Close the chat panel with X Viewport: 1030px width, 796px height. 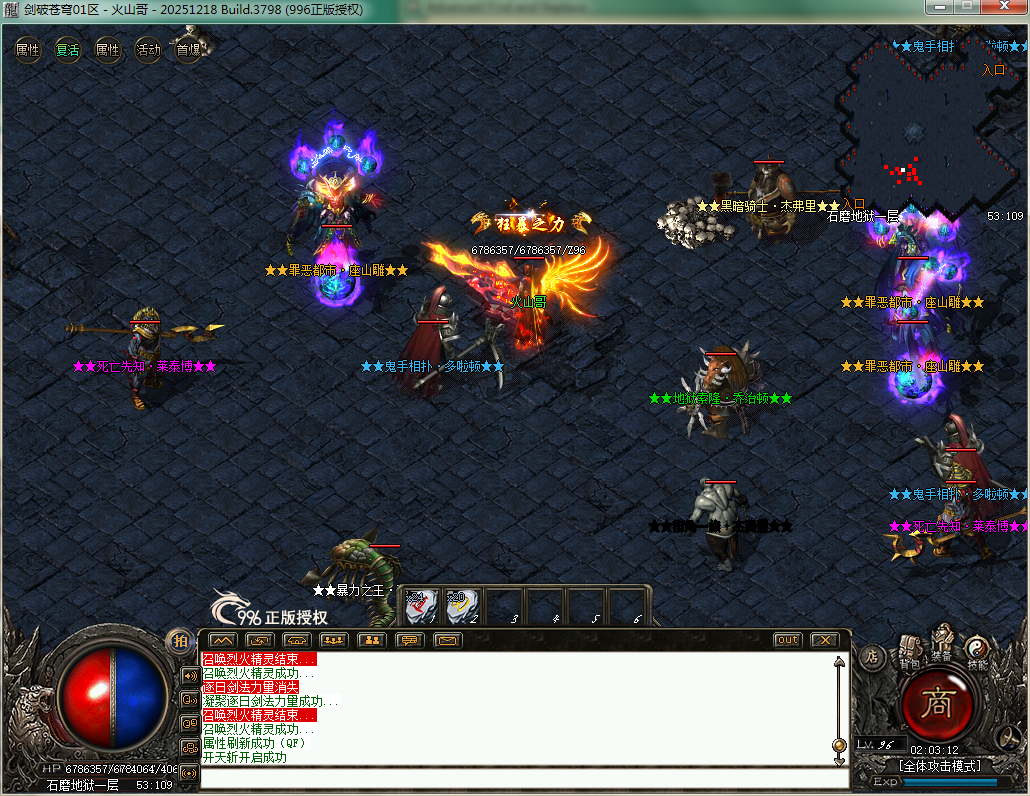click(x=824, y=640)
